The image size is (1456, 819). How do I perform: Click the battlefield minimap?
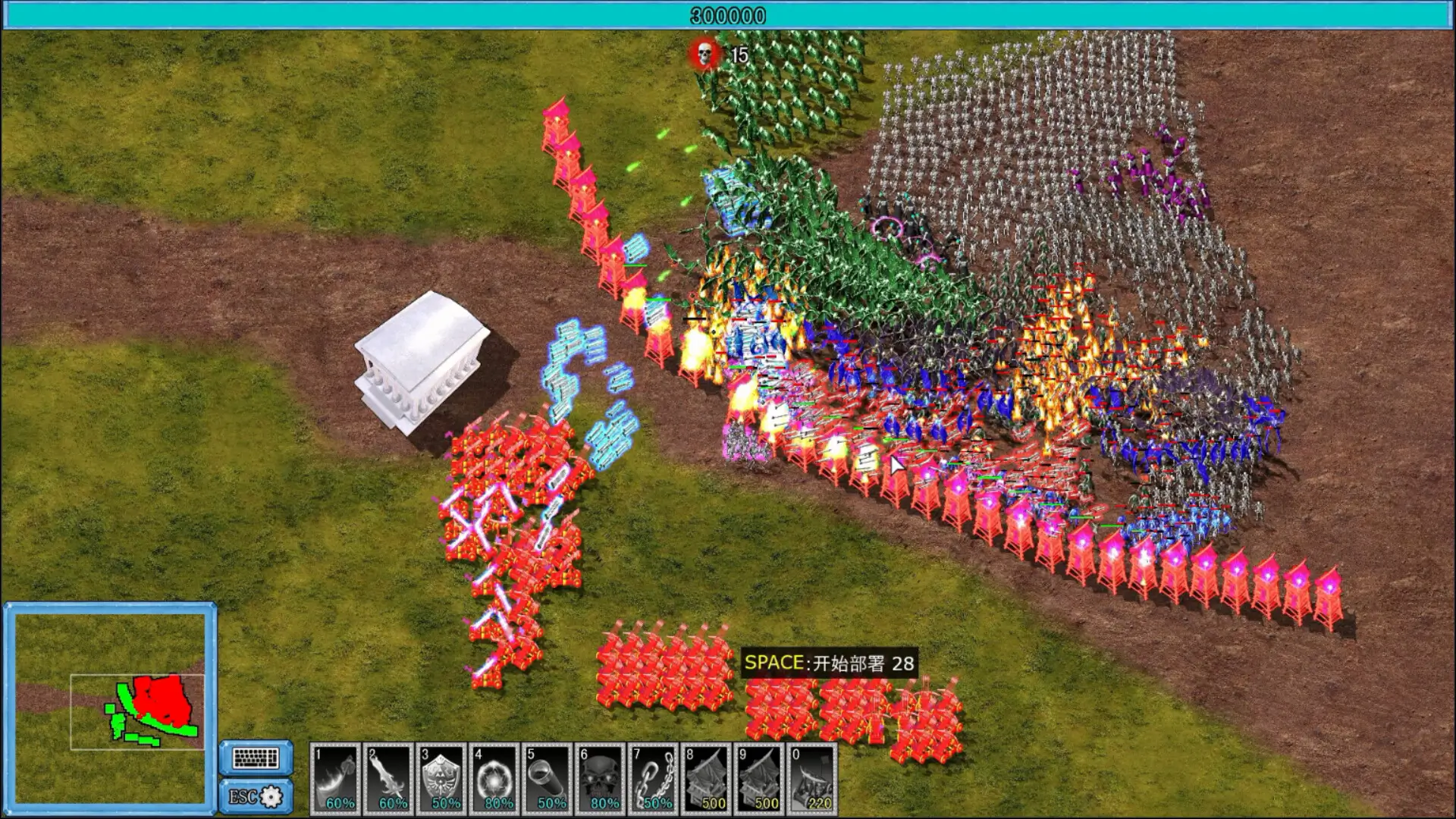pyautogui.click(x=110, y=703)
